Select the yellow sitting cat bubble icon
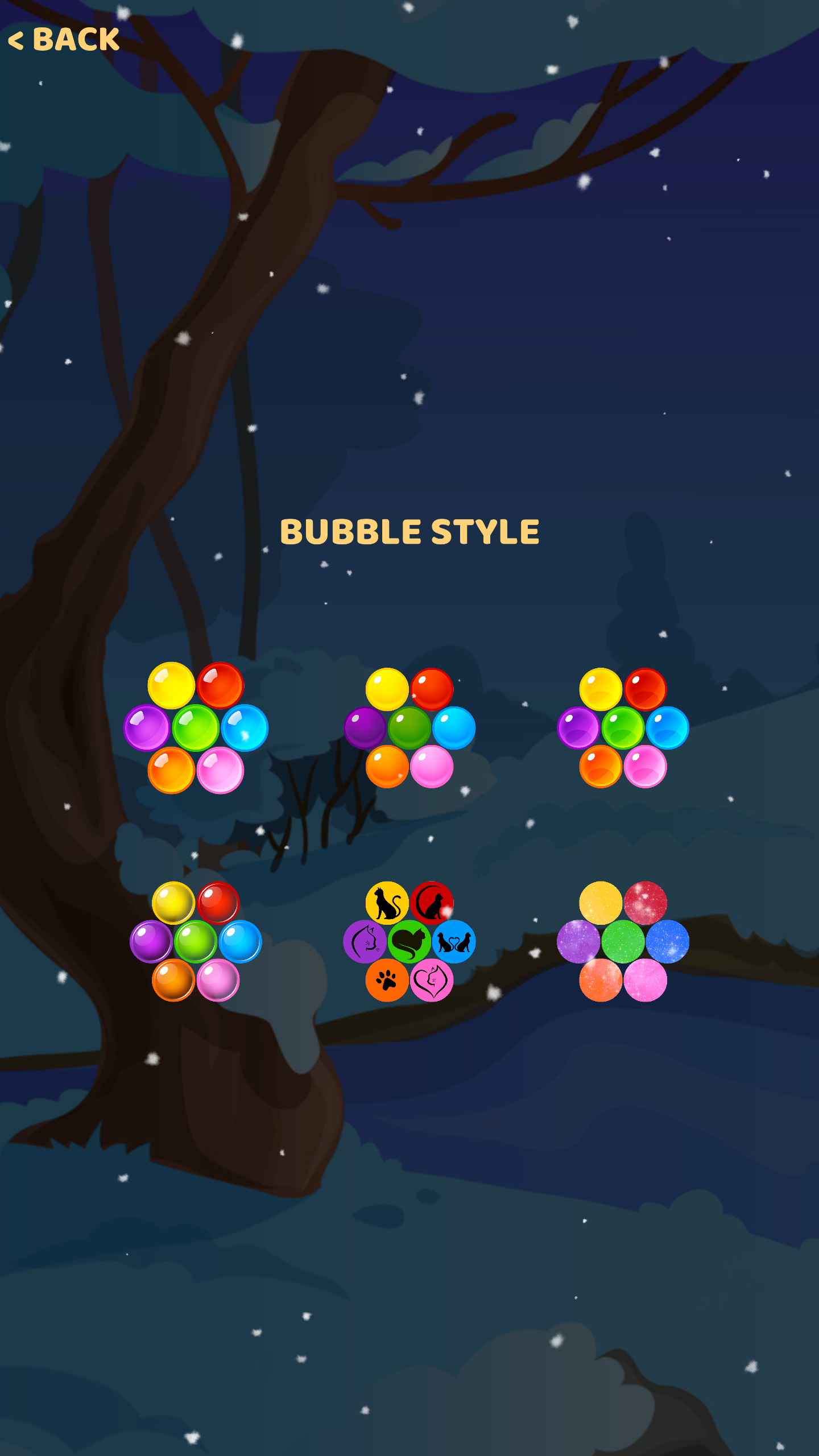The height and width of the screenshot is (1456, 819). coord(387,902)
